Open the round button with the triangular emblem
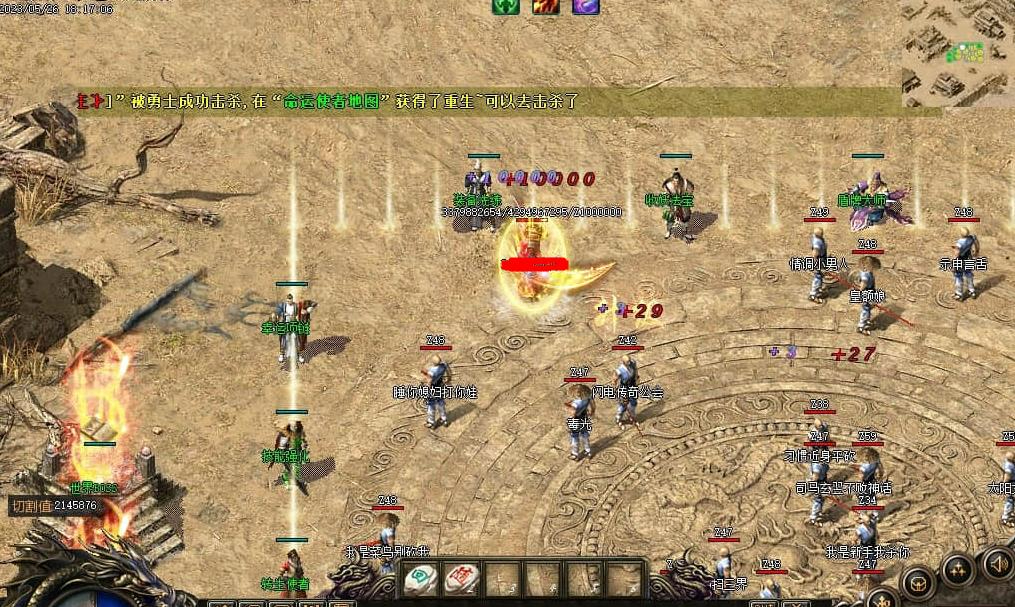Image resolution: width=1015 pixels, height=607 pixels. tap(957, 570)
